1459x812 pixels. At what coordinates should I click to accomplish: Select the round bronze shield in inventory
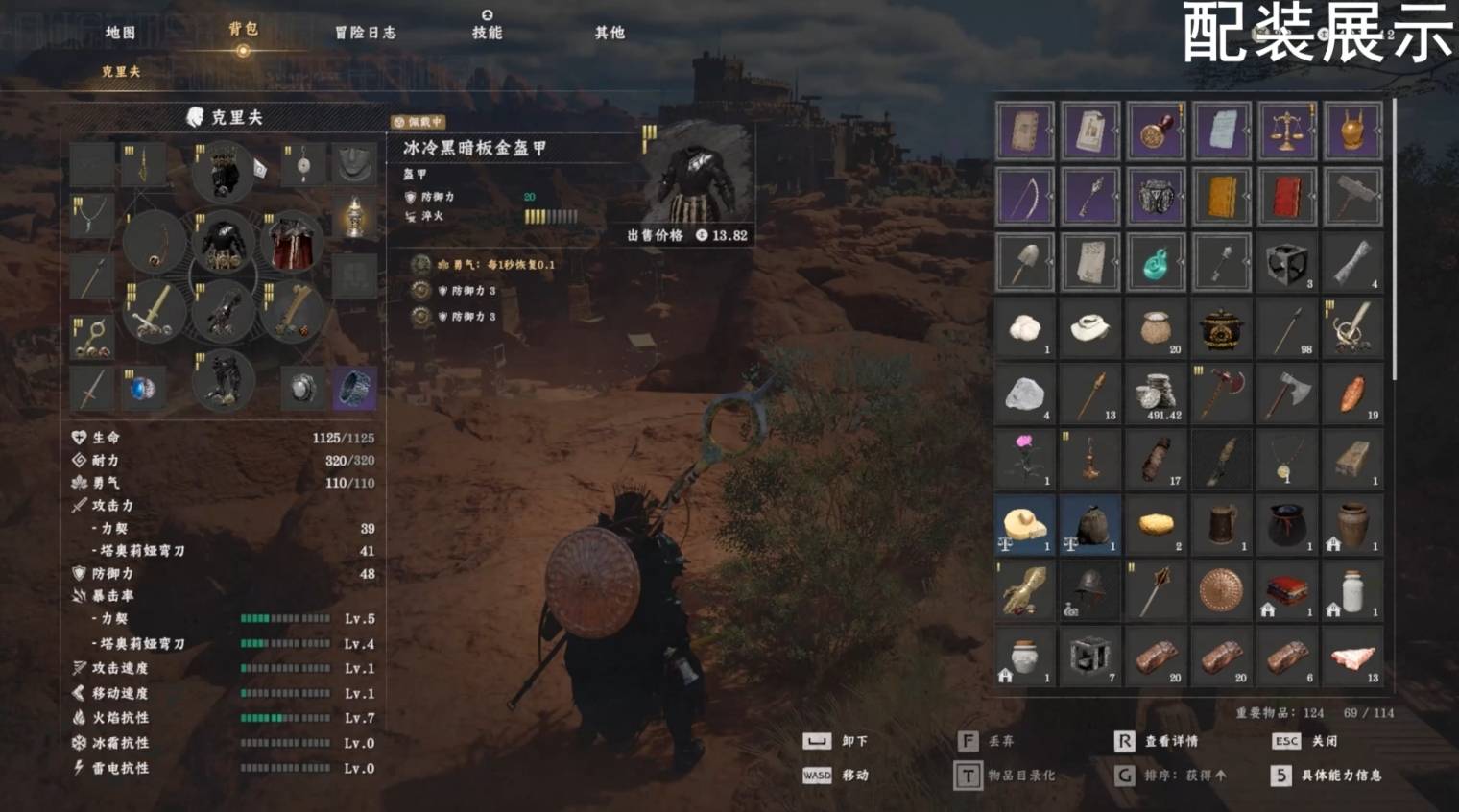1221,590
